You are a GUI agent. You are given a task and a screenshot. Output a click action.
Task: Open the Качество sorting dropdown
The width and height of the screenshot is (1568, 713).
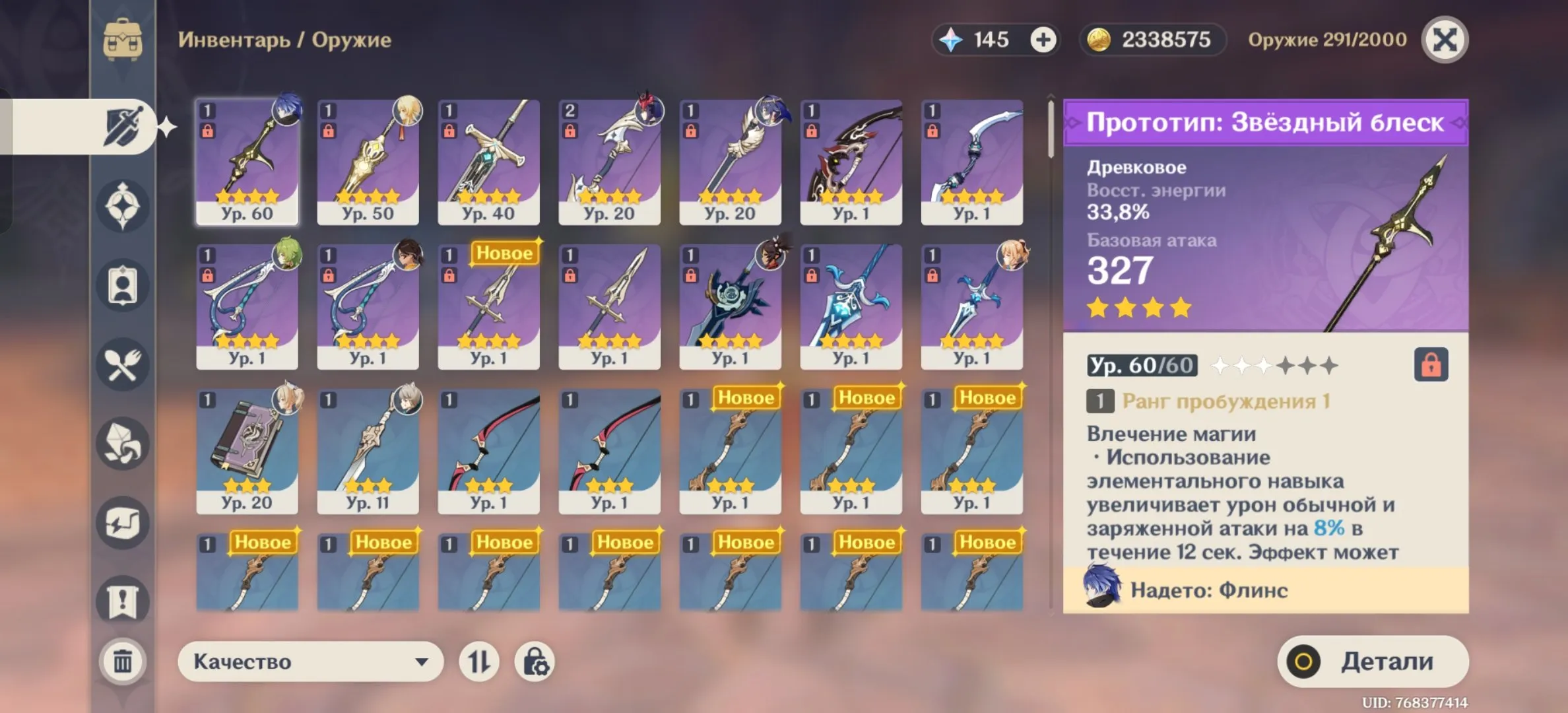310,661
